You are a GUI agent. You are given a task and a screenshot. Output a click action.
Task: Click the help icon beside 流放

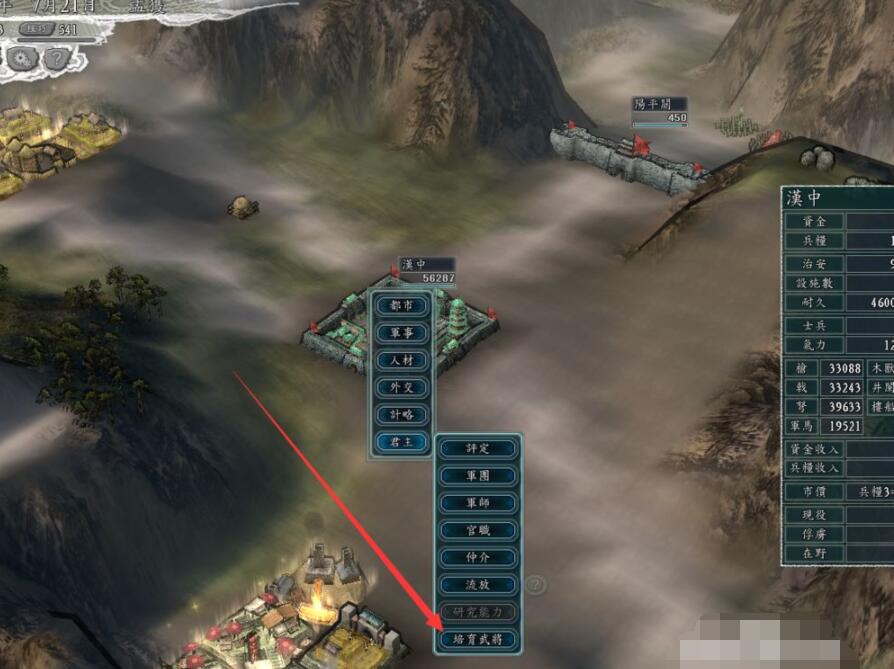point(536,584)
